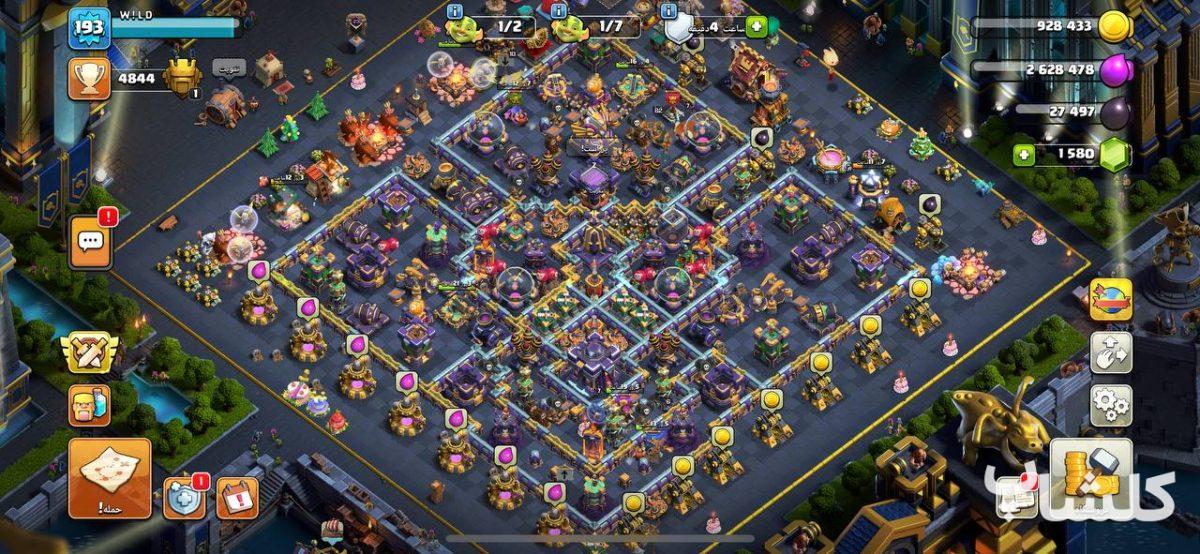Open the league badge next to 4844 trophies
1200x554 pixels.
tap(182, 77)
